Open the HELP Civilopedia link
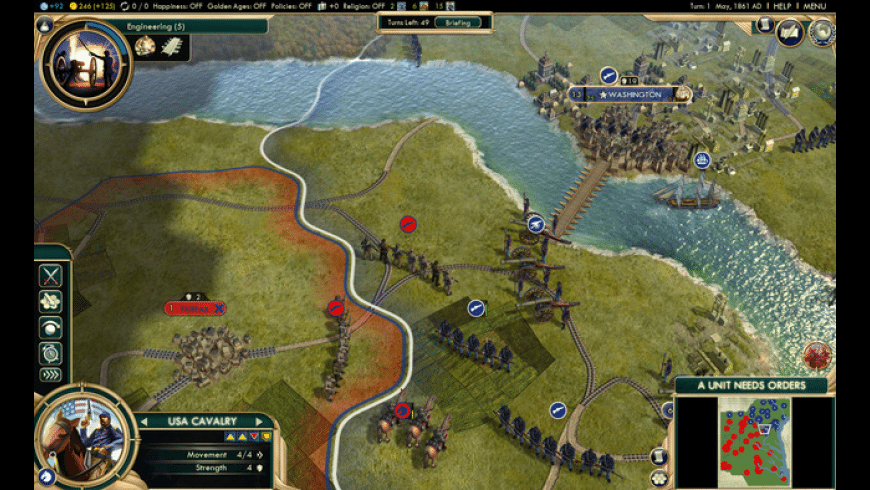This screenshot has height=490, width=870. click(x=782, y=6)
